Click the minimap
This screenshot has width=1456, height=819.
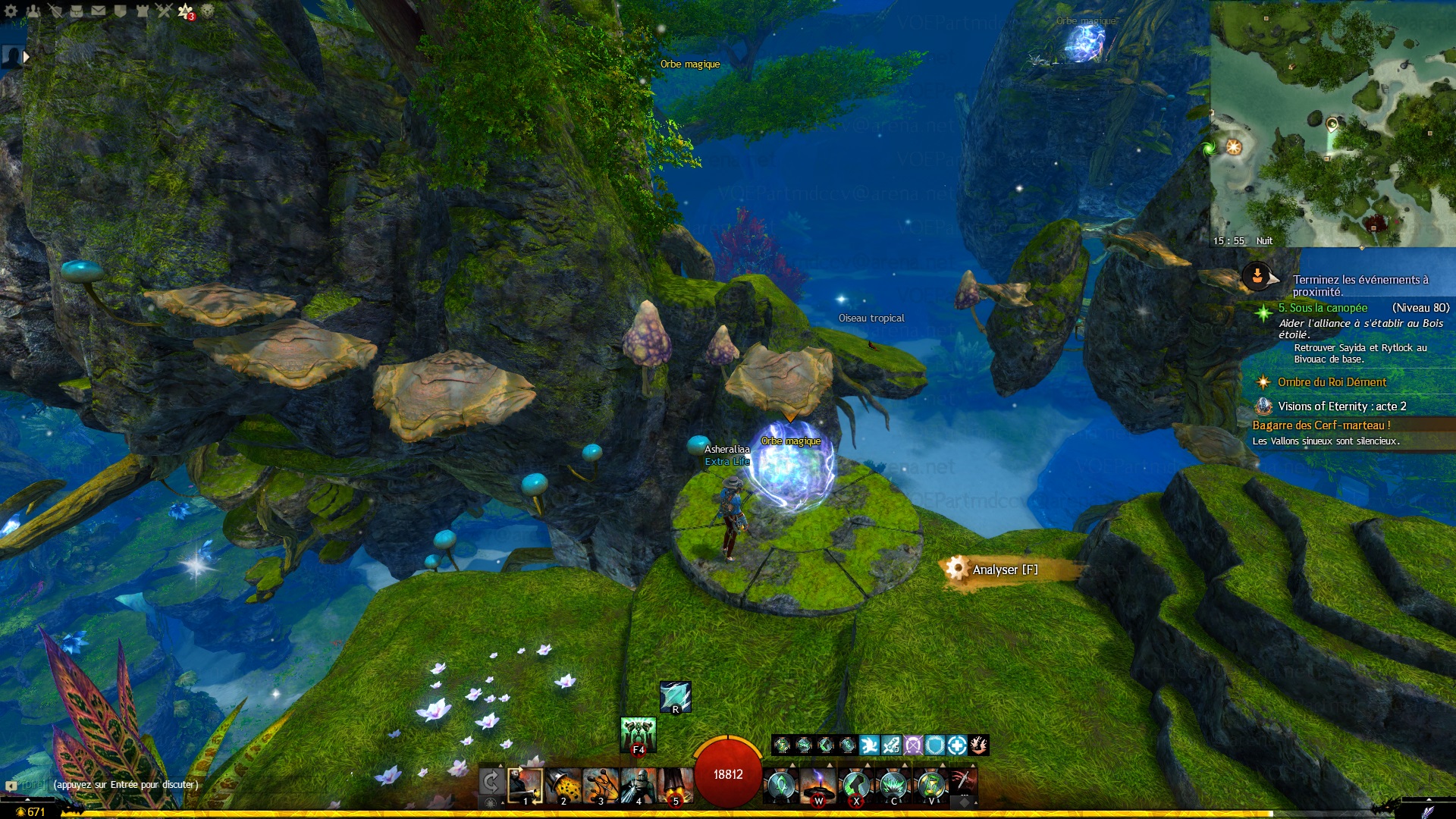click(x=1332, y=121)
